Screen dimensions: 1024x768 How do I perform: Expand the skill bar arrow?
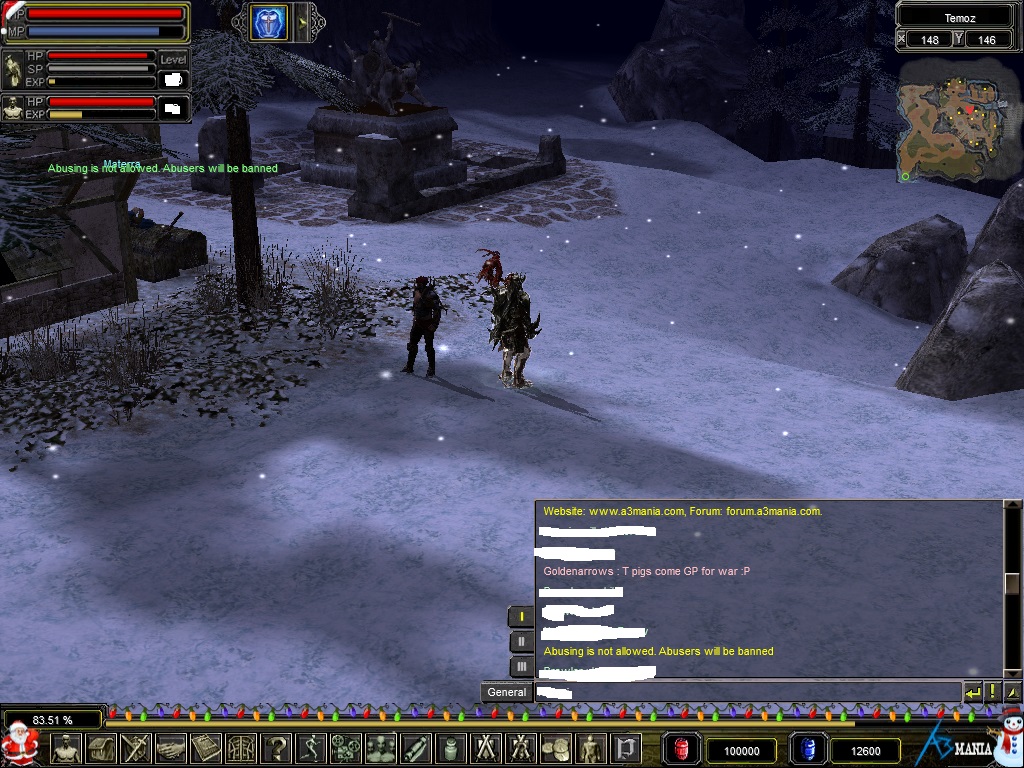(x=303, y=23)
